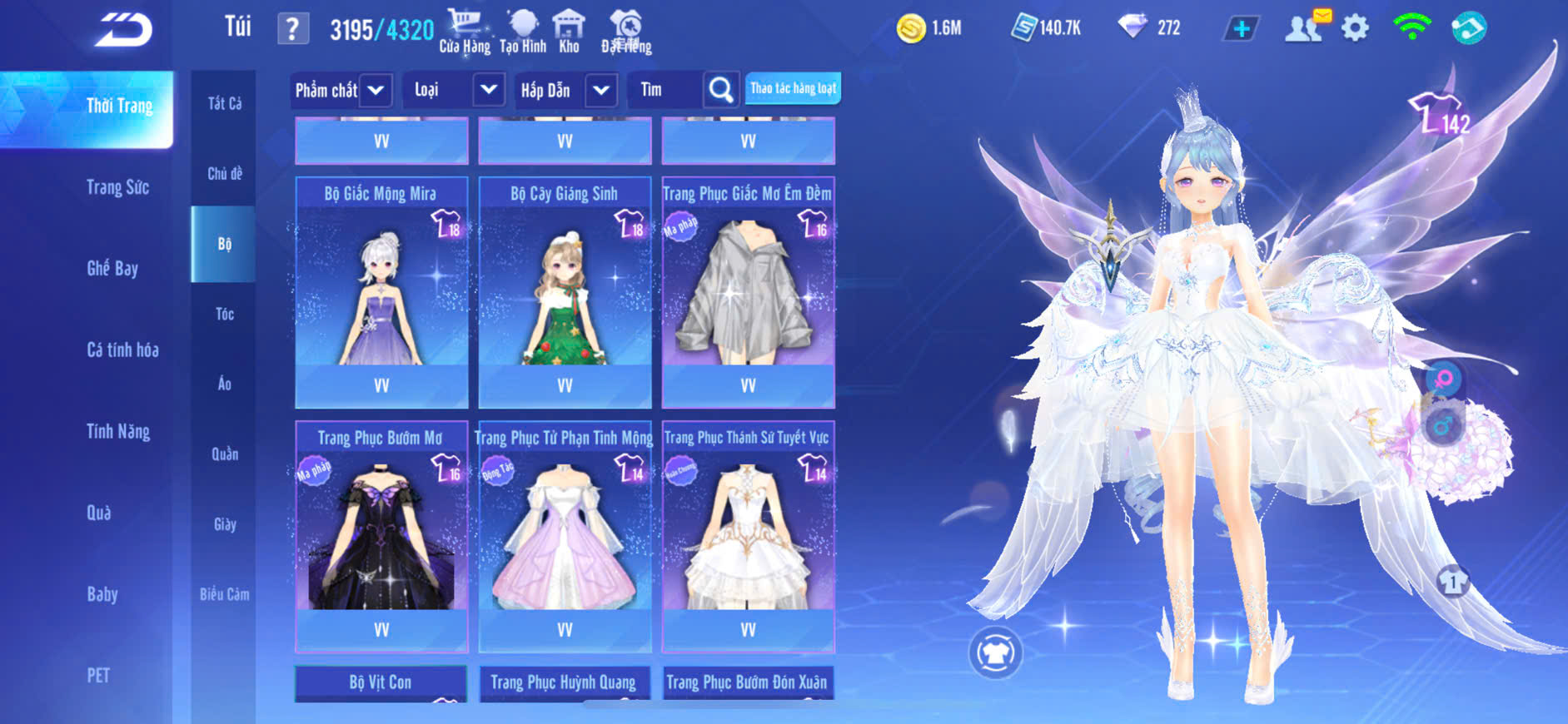Viewport: 1568px width, 724px height.
Task: Switch to the Tóc sub-tab
Action: tap(224, 314)
